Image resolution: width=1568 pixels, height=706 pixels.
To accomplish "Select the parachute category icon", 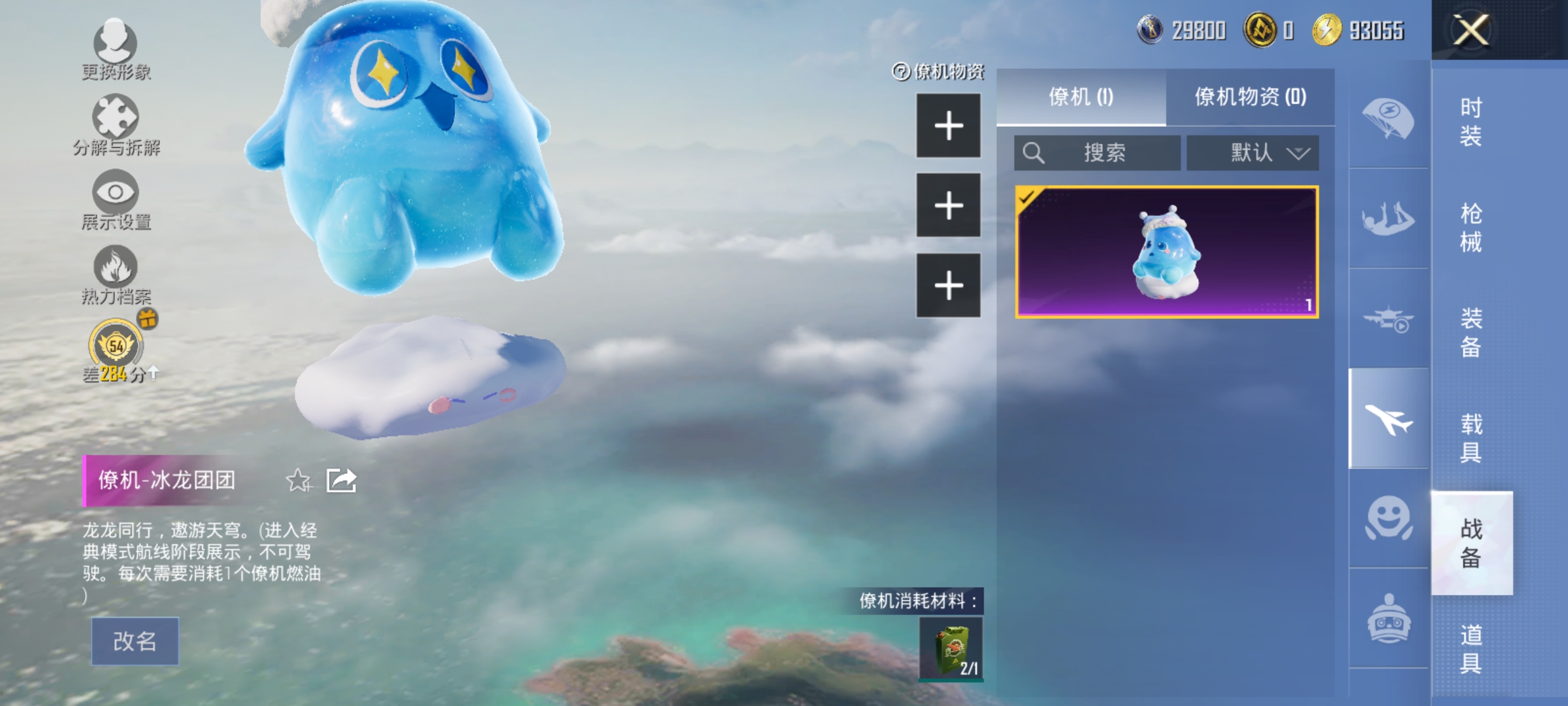I will (x=1388, y=118).
